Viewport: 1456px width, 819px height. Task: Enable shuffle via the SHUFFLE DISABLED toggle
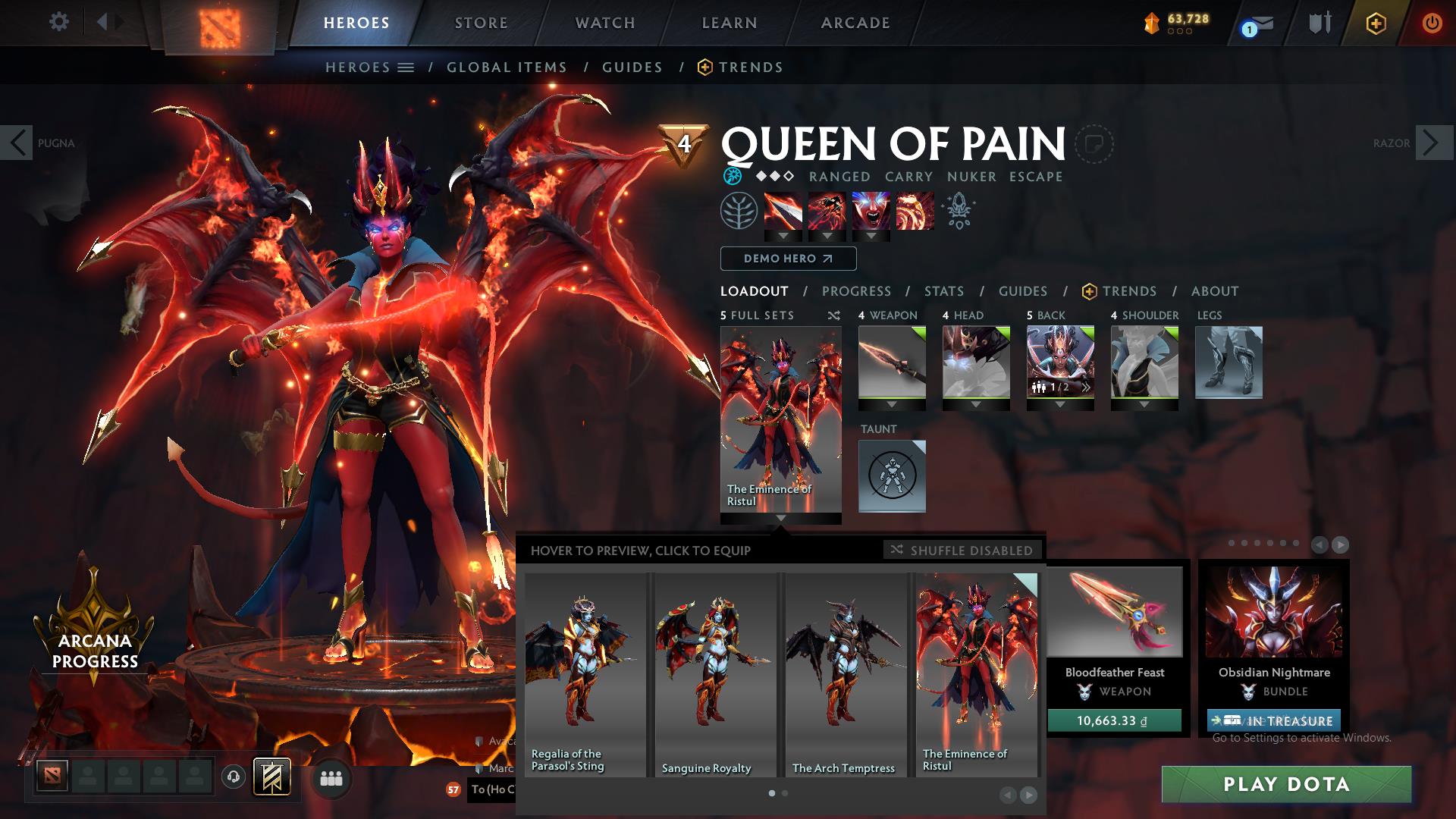point(962,551)
